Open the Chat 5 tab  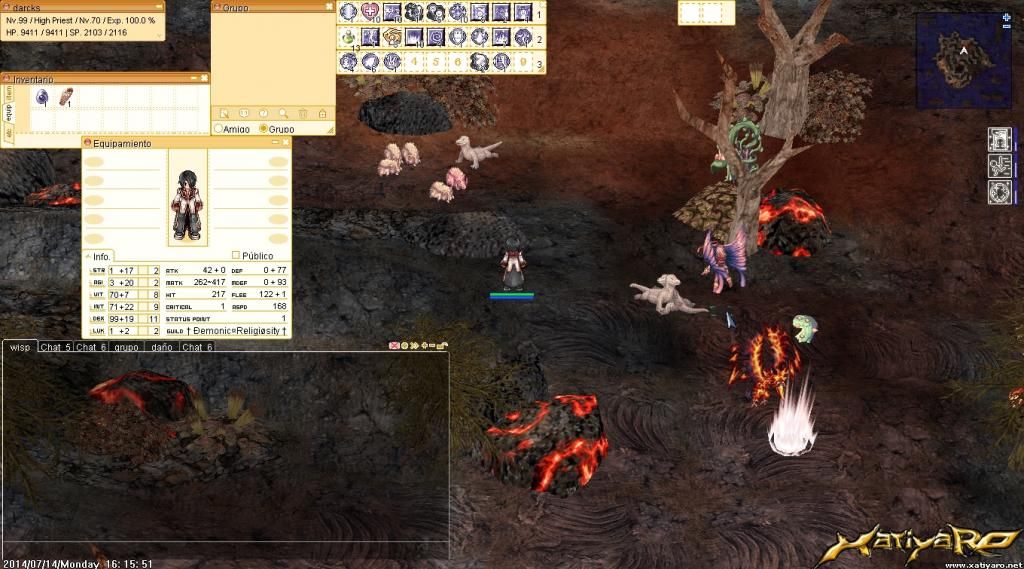point(55,347)
